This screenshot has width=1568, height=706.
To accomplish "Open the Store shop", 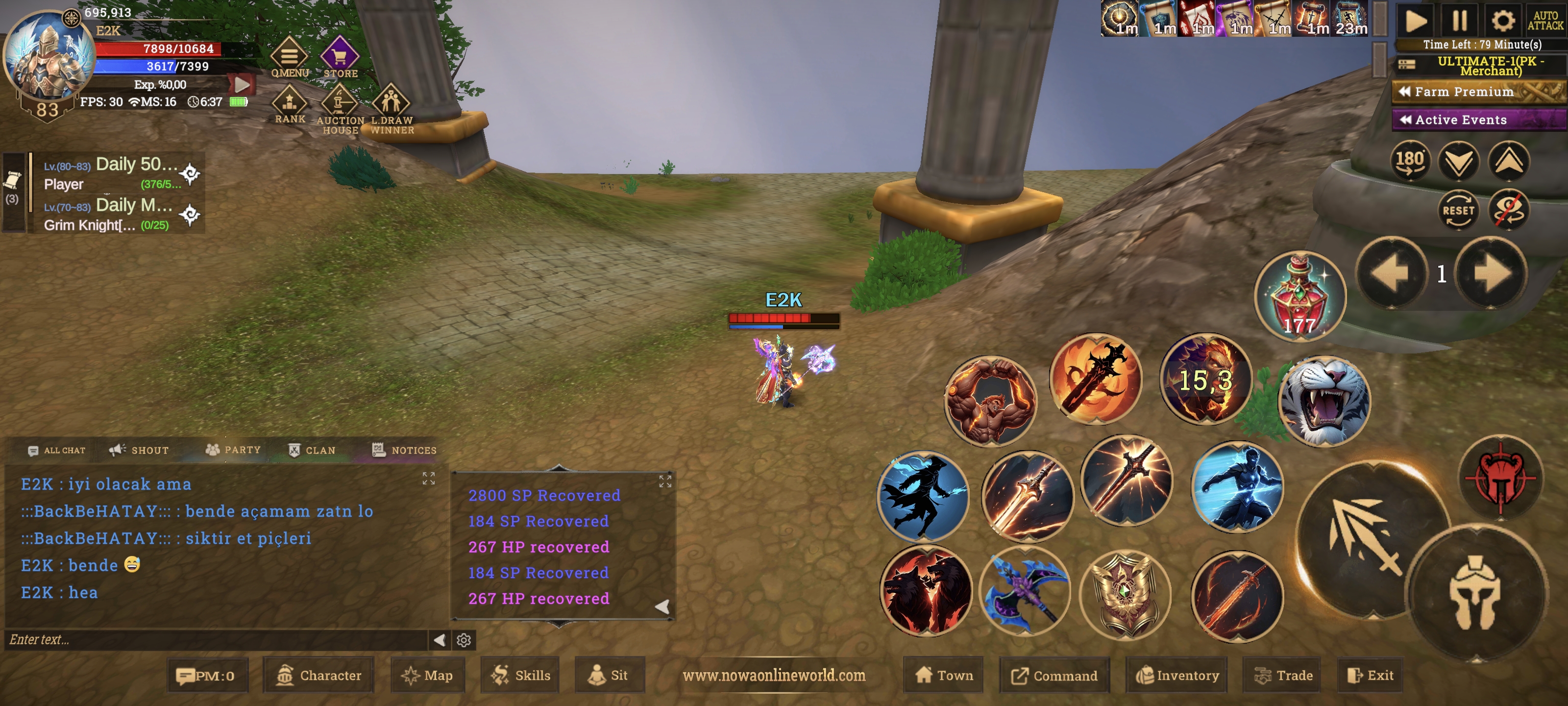I will (x=340, y=57).
